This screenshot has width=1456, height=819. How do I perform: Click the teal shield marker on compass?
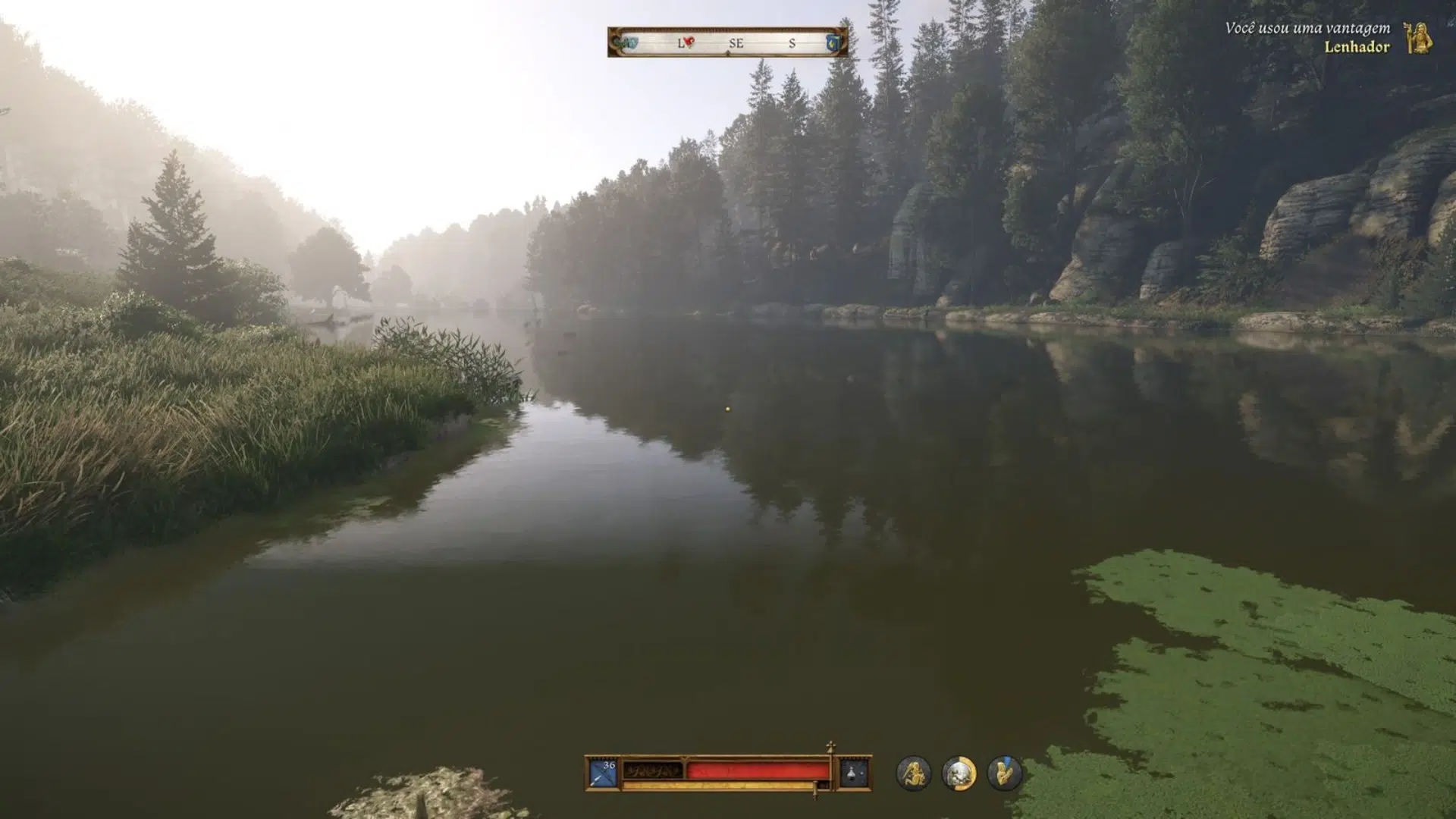[x=629, y=42]
